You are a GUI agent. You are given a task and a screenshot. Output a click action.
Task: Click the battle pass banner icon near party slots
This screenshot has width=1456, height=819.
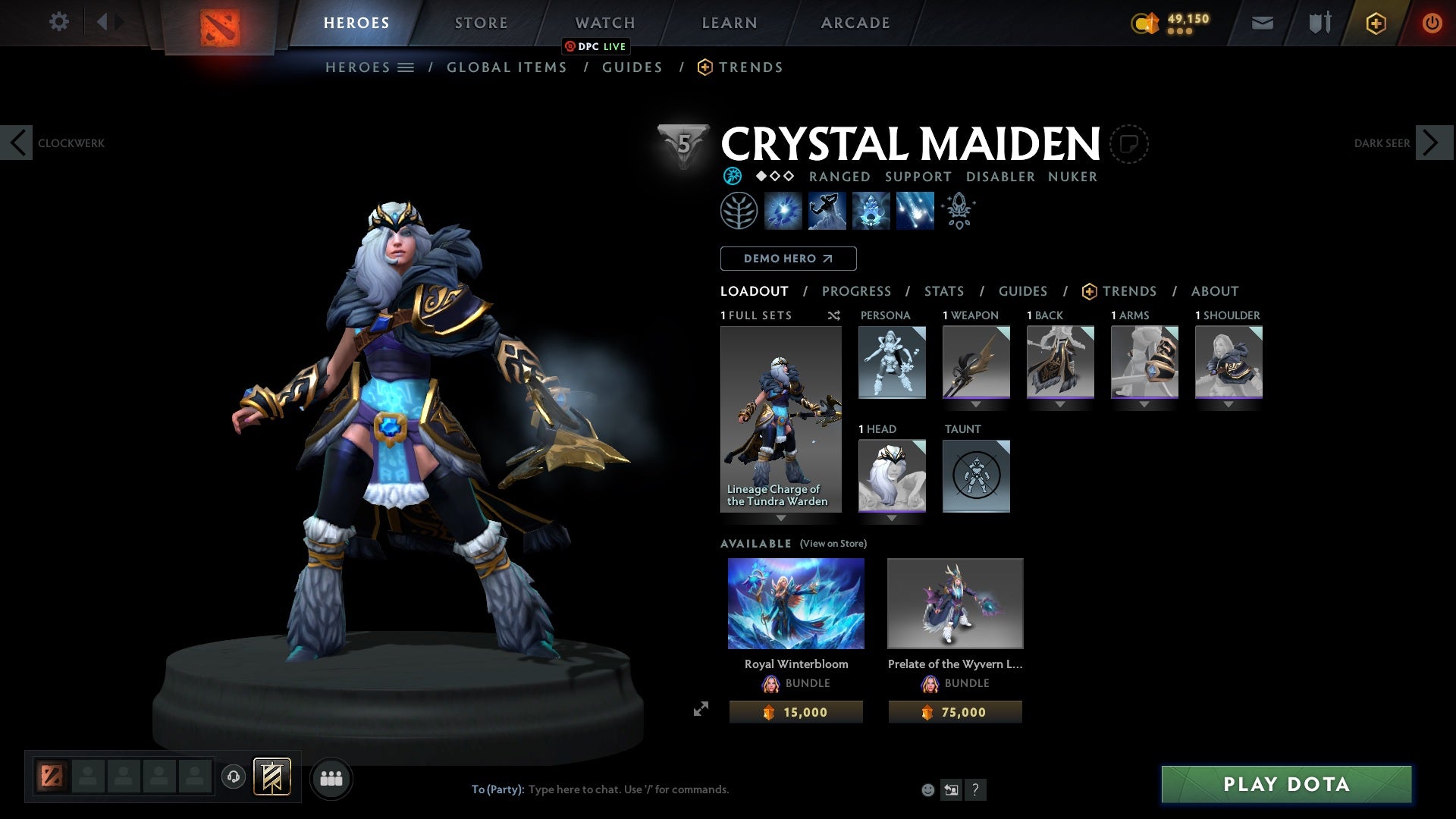(271, 777)
